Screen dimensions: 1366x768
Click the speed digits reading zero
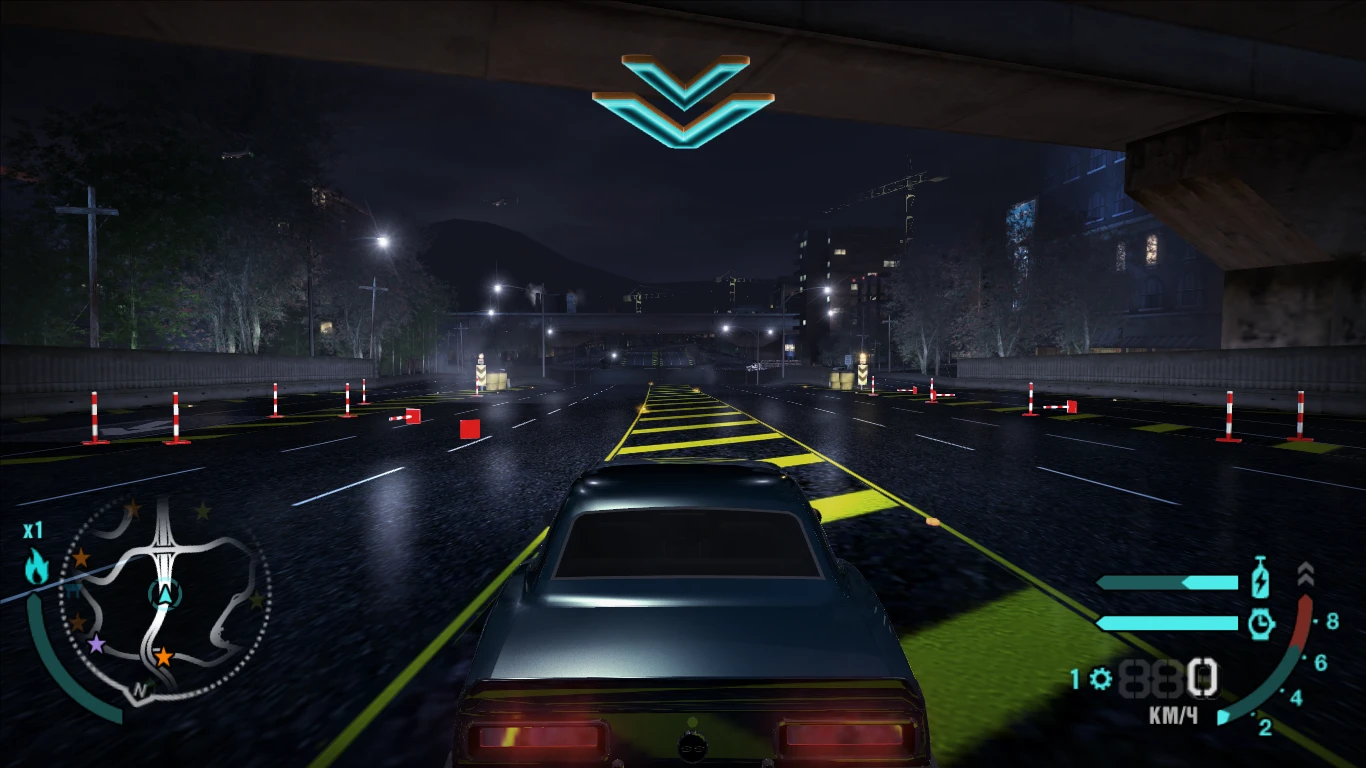pos(1203,678)
